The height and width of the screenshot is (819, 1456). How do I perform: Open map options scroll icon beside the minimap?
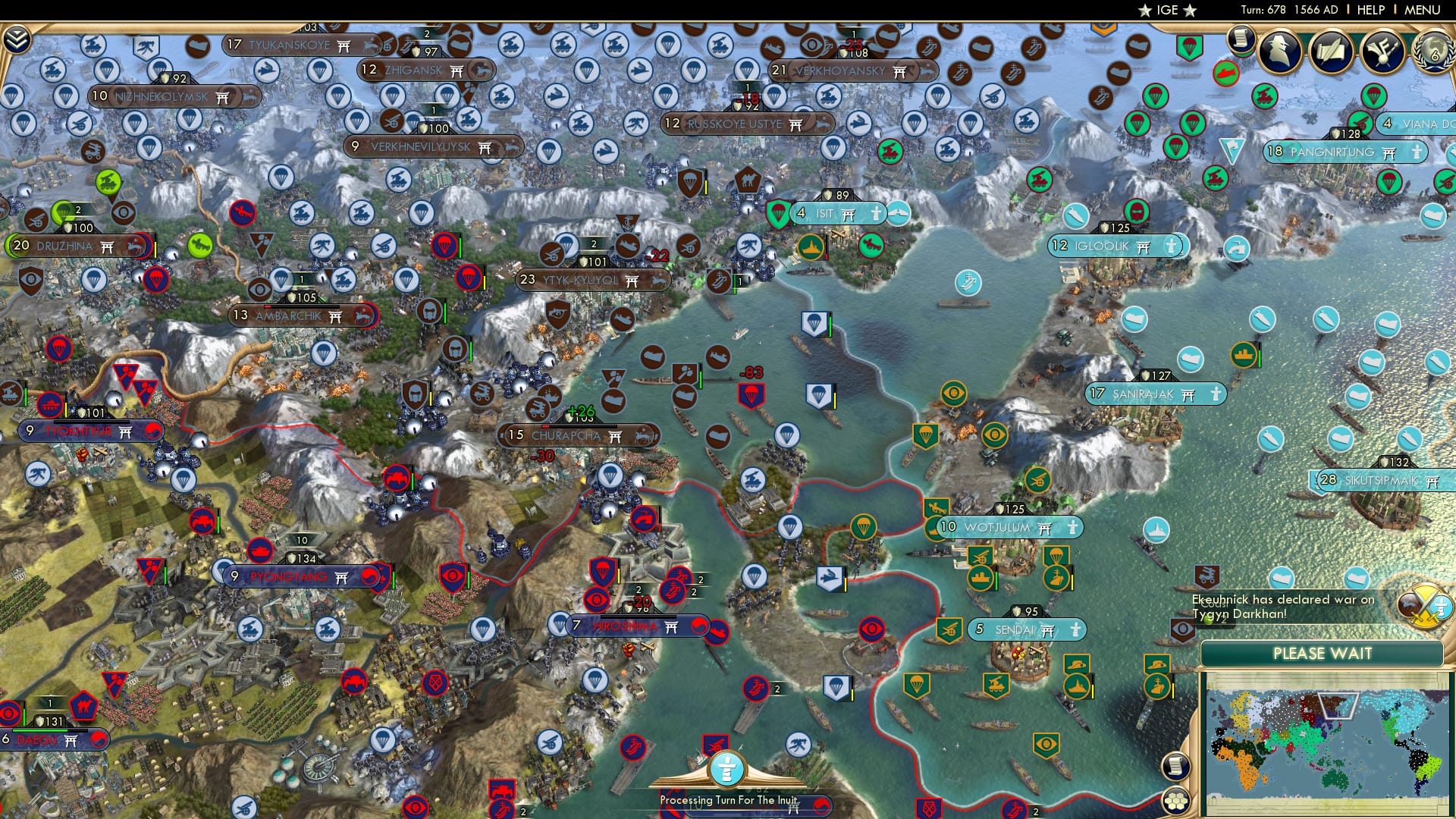tap(1175, 764)
